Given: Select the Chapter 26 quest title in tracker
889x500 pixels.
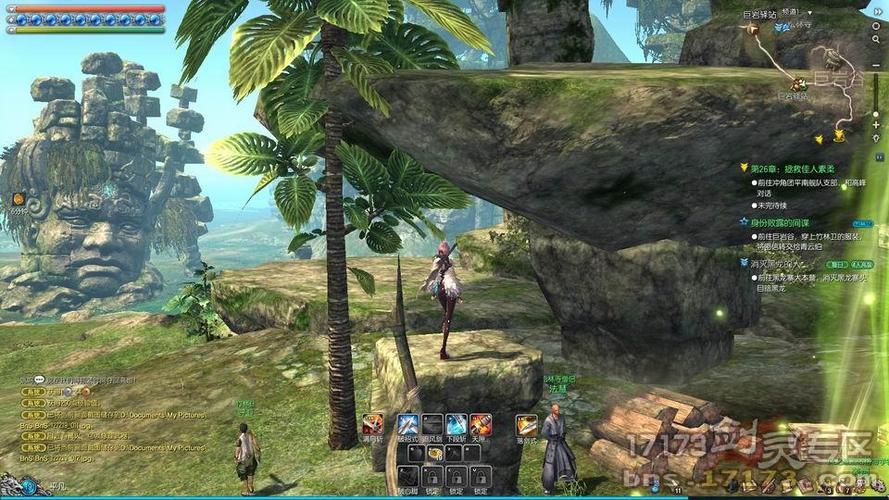Looking at the screenshot, I should [791, 168].
